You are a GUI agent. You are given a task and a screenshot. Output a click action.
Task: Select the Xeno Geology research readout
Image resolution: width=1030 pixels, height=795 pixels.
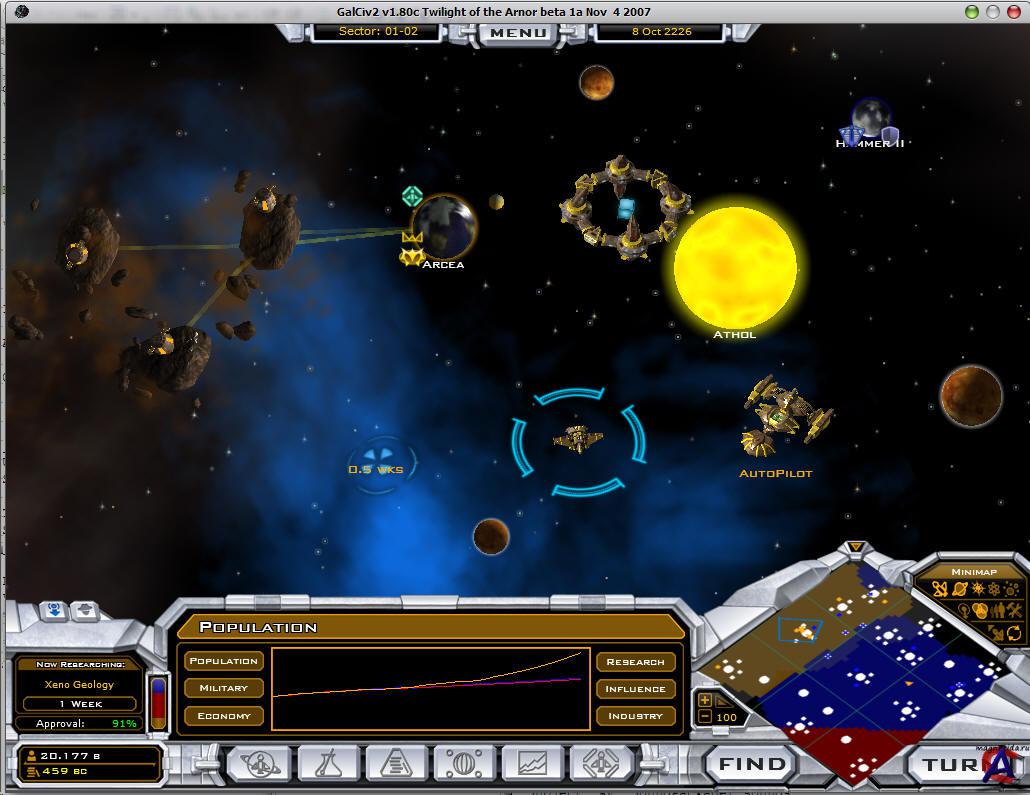[79, 685]
